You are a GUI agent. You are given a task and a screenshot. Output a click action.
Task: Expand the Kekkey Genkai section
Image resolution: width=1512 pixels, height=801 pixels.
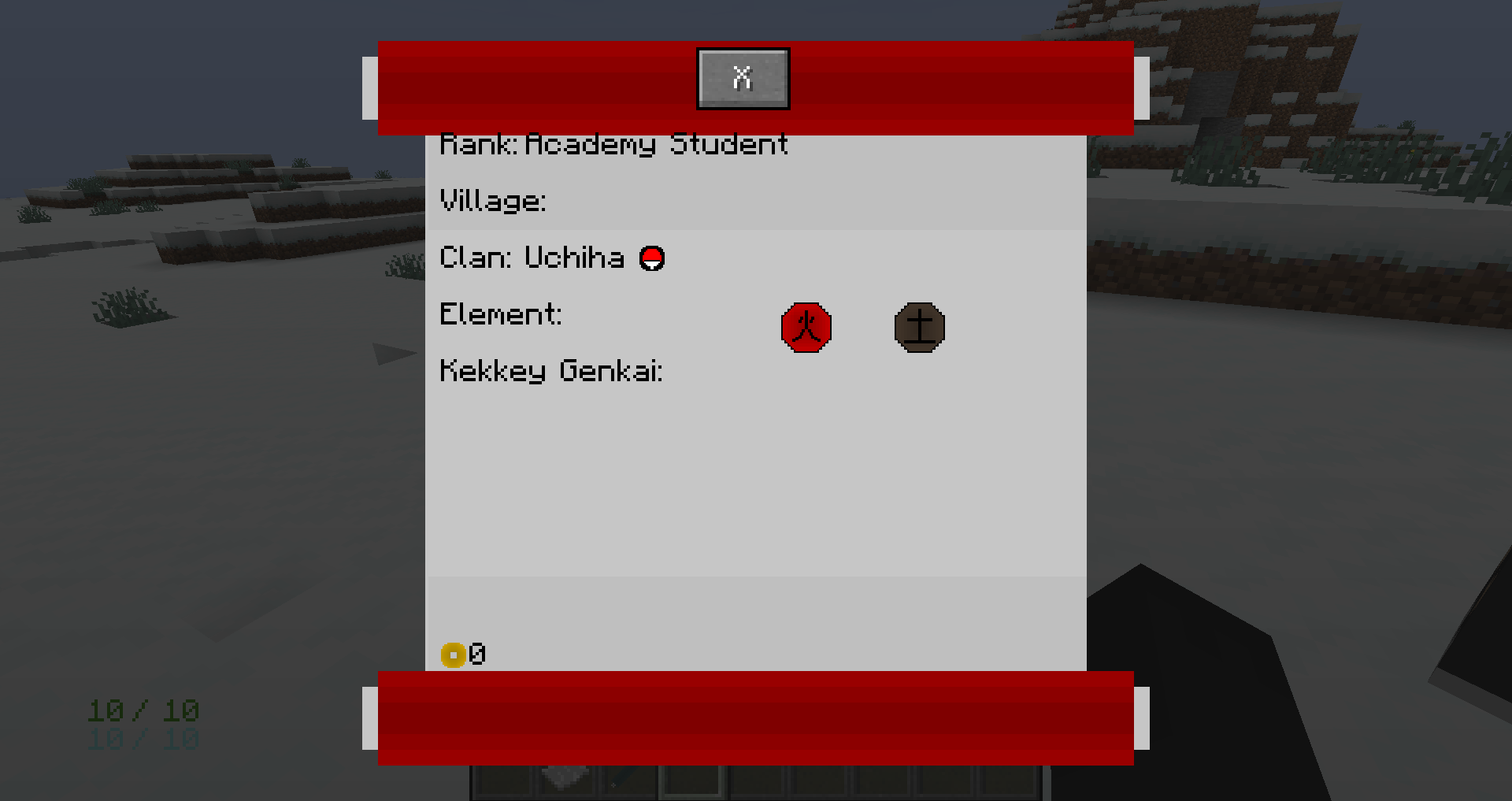553,372
